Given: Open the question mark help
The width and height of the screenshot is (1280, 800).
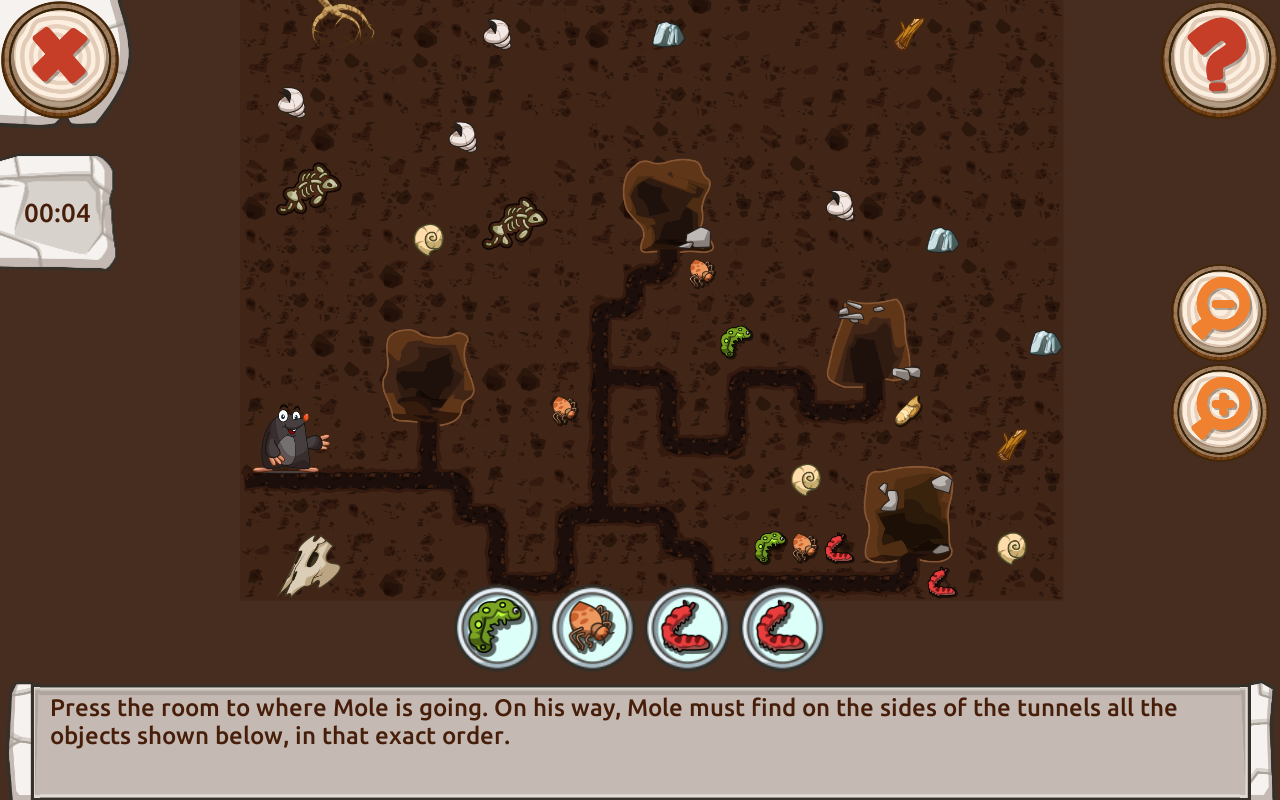Looking at the screenshot, I should pos(1219,58).
